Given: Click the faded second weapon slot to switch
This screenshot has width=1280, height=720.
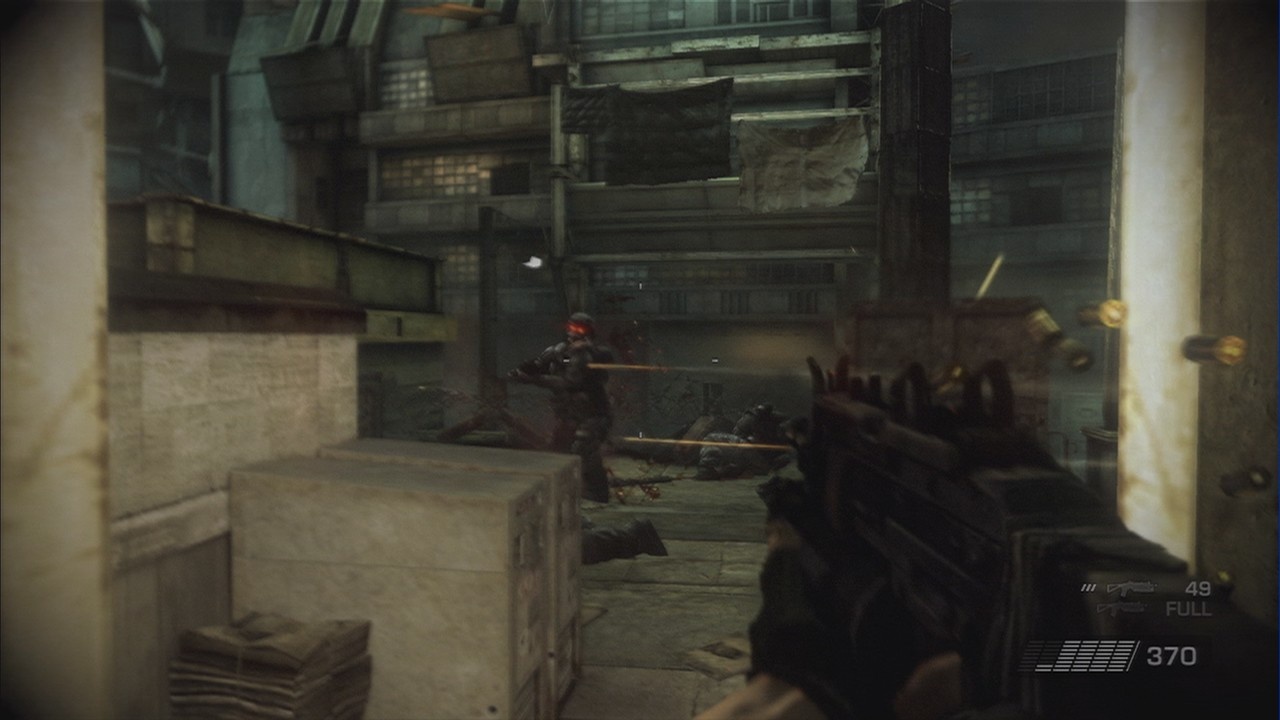Looking at the screenshot, I should tap(1120, 608).
